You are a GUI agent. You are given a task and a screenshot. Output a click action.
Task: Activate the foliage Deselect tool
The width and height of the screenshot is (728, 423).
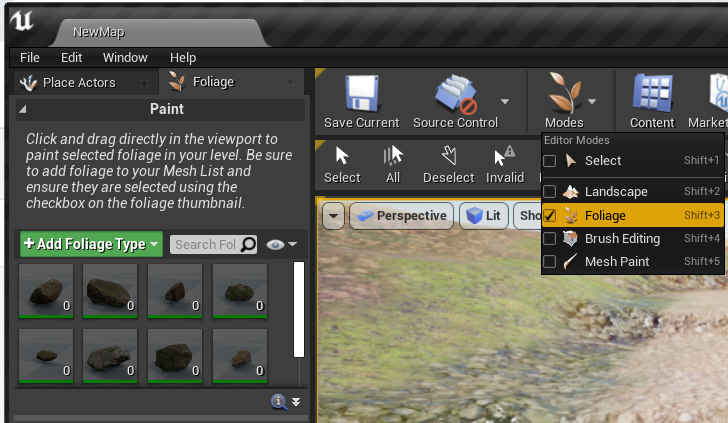449,165
